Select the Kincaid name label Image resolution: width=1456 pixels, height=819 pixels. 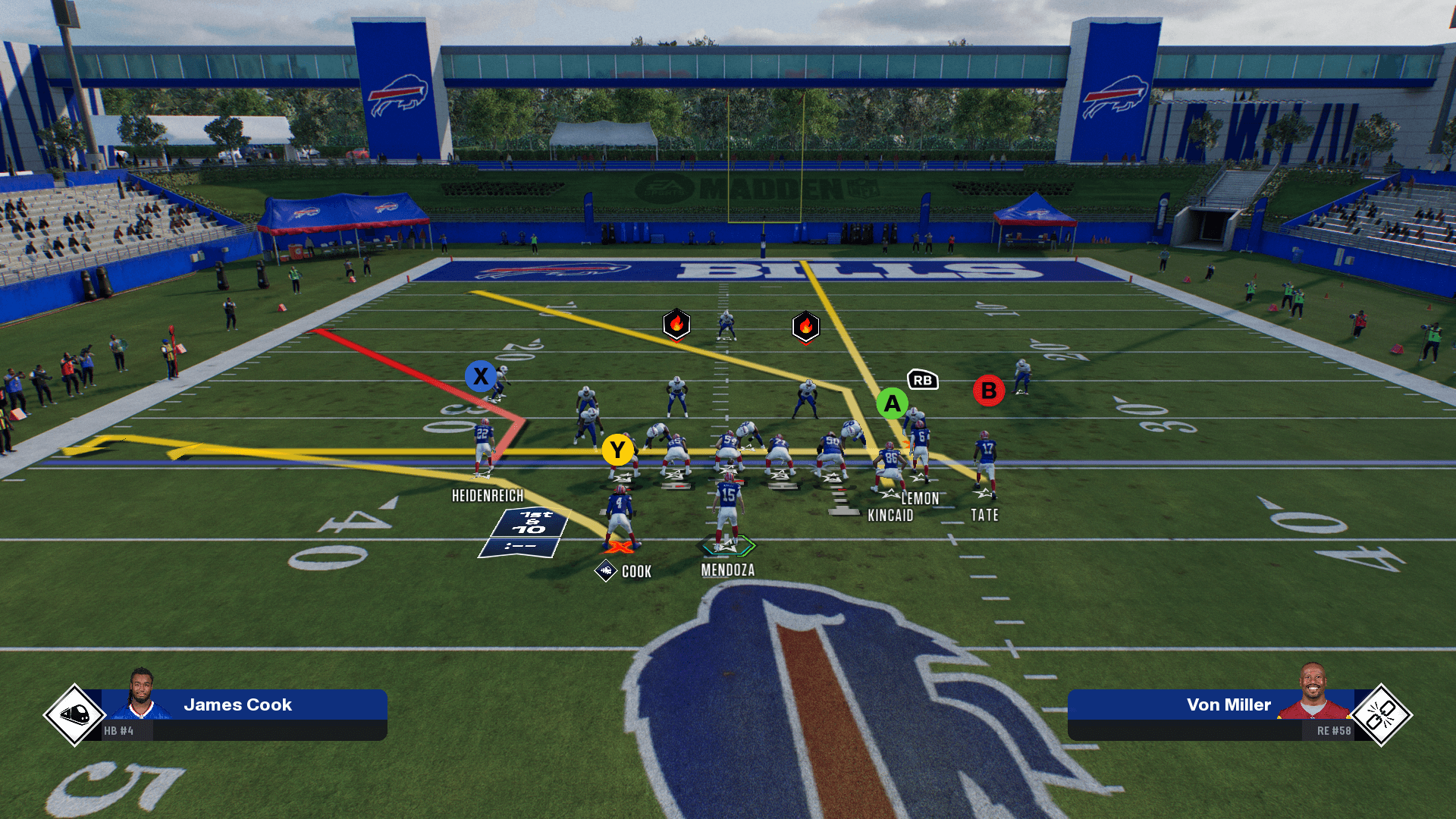click(890, 516)
